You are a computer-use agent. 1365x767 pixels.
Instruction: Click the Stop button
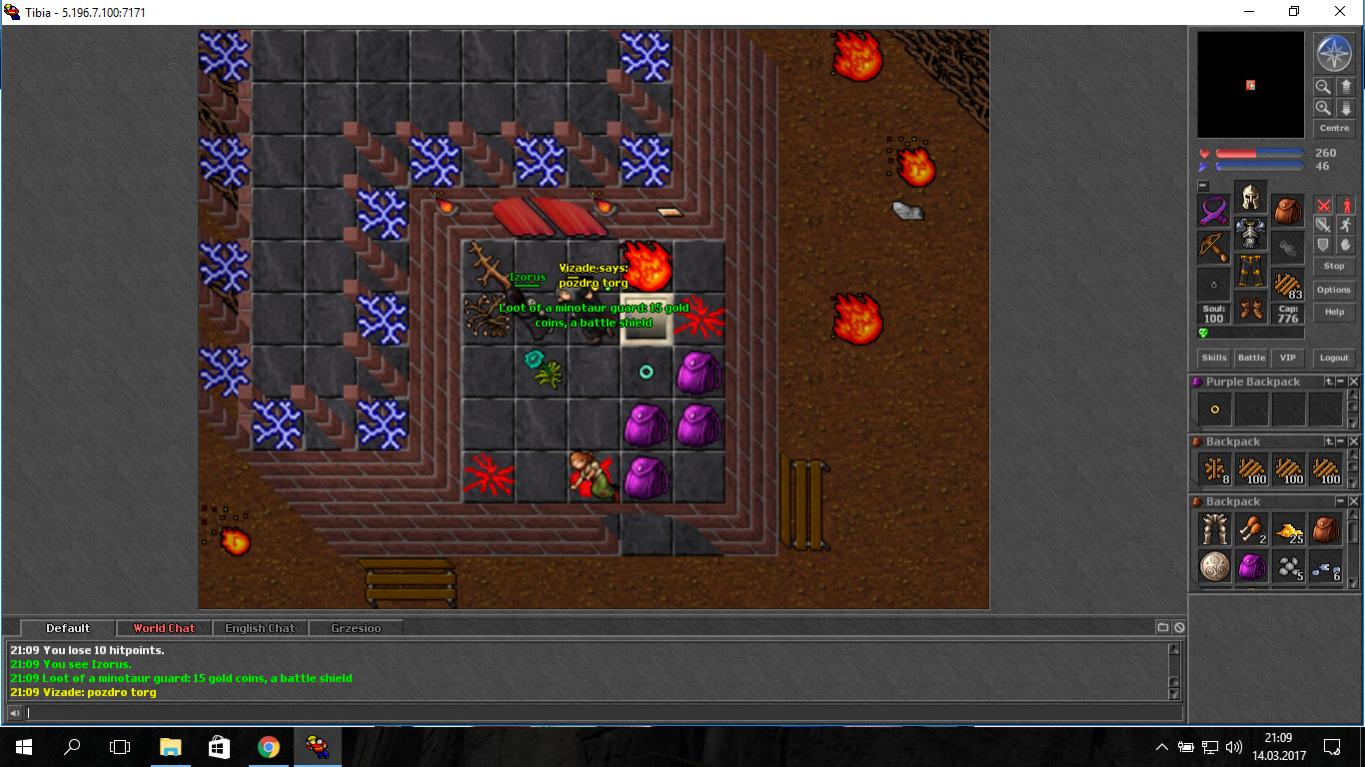pyautogui.click(x=1333, y=266)
